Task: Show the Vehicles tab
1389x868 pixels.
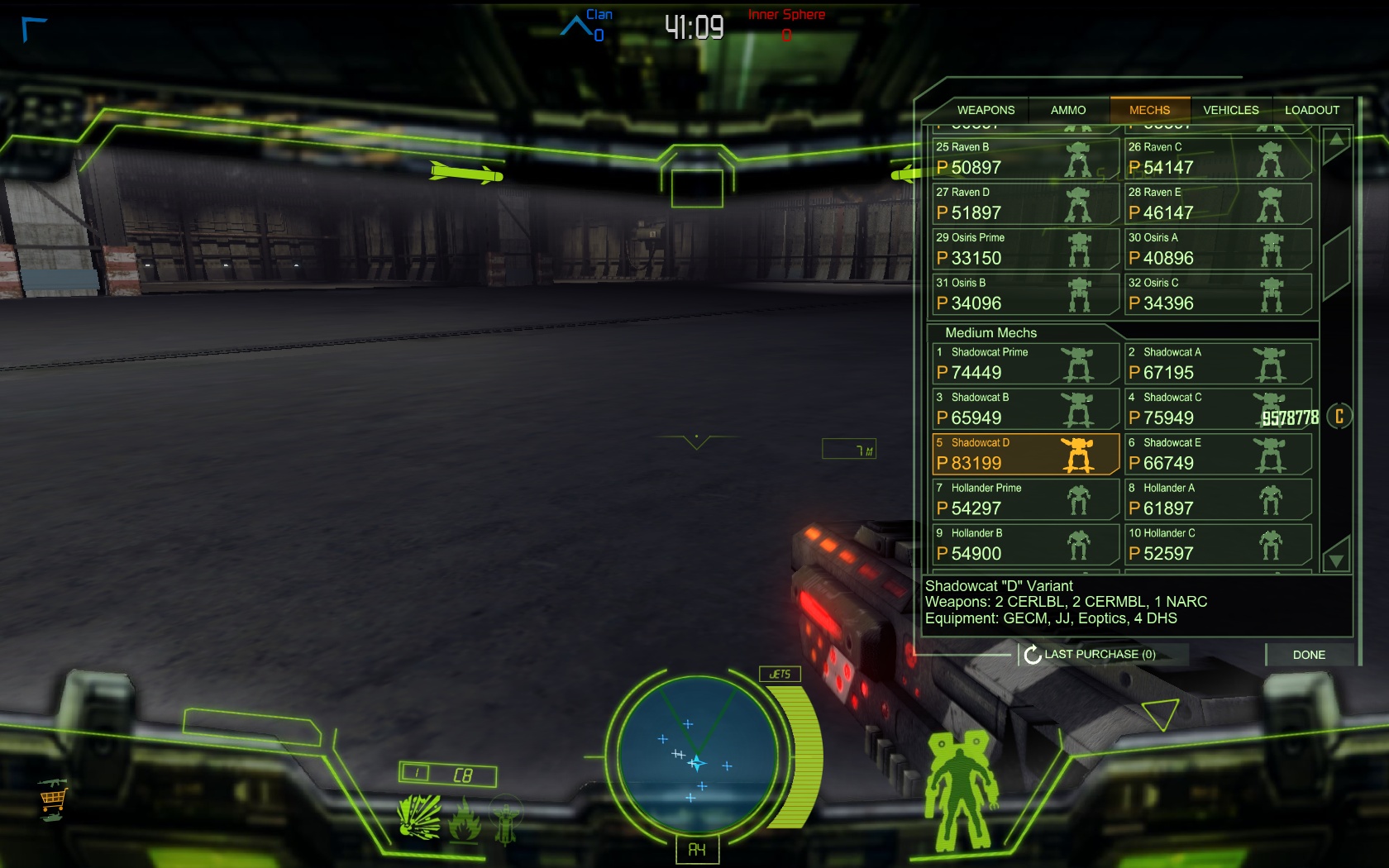Action: click(1230, 110)
